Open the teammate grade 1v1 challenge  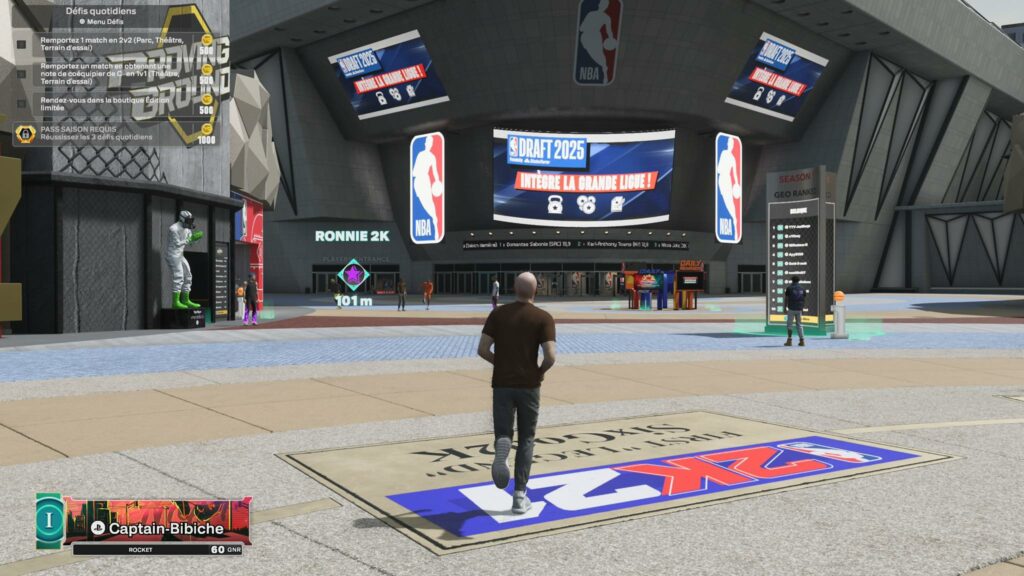115,75
